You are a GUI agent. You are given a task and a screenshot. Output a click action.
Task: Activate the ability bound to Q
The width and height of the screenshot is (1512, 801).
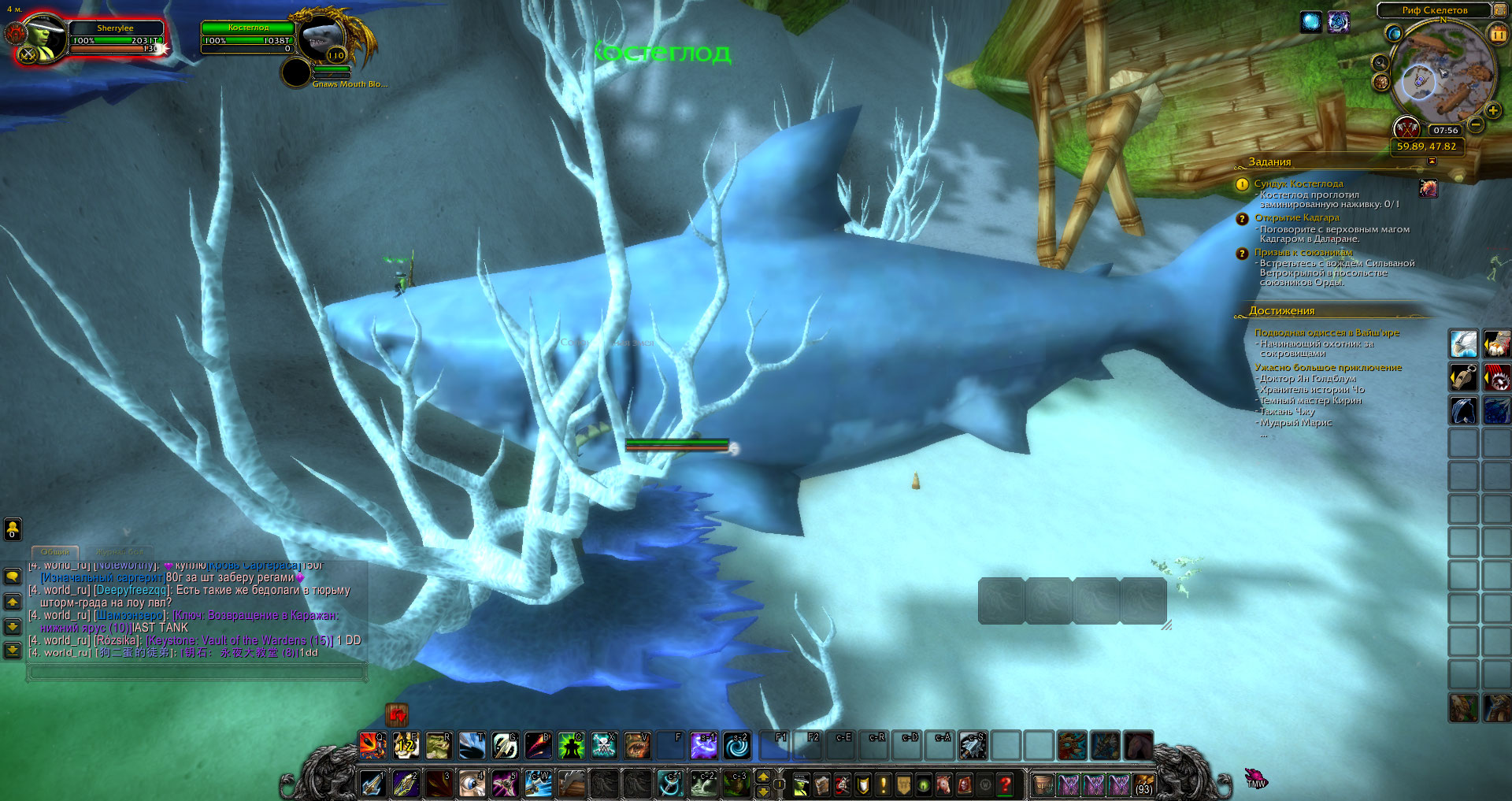372,745
